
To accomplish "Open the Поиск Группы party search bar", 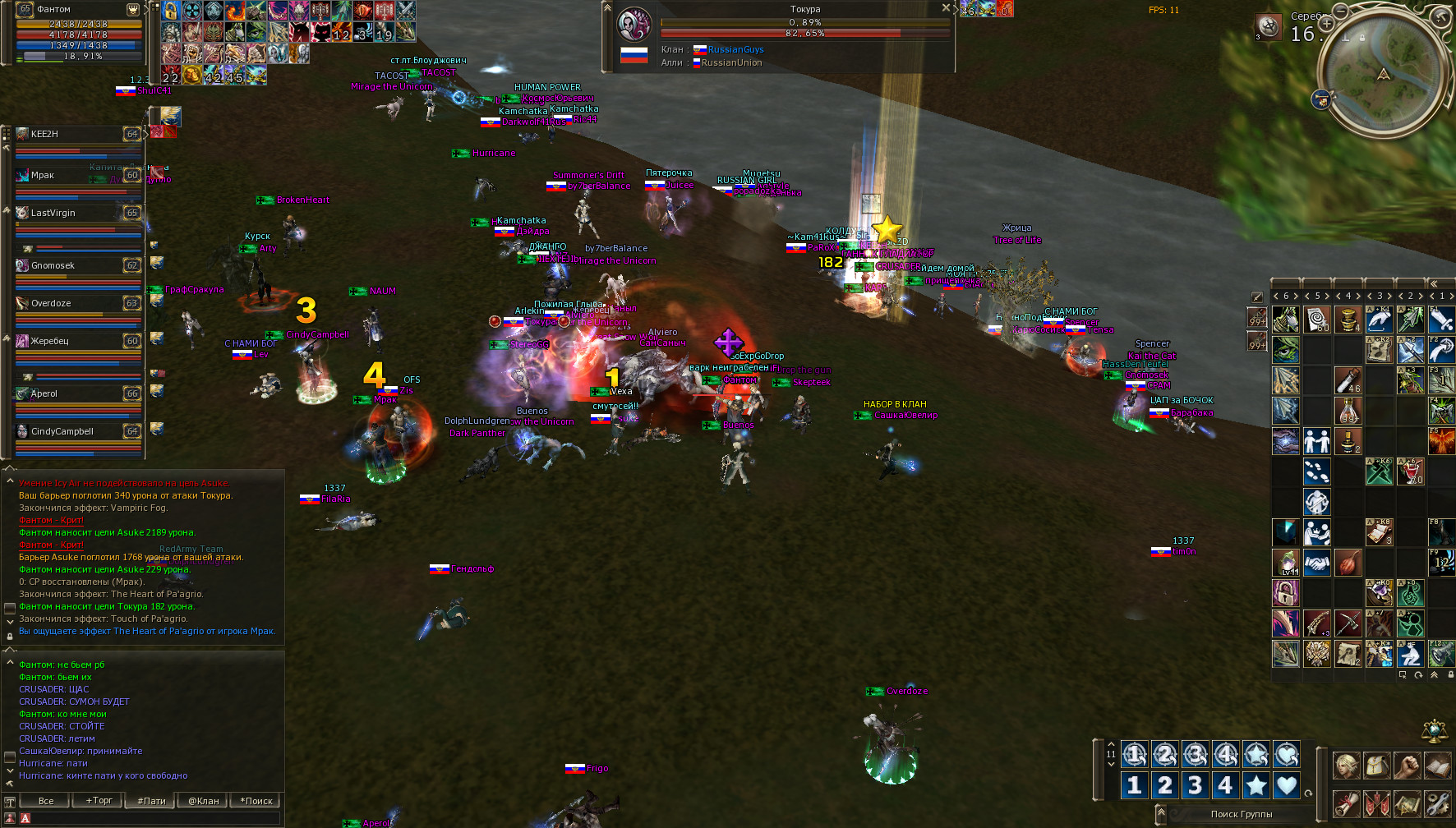I will click(x=1241, y=814).
